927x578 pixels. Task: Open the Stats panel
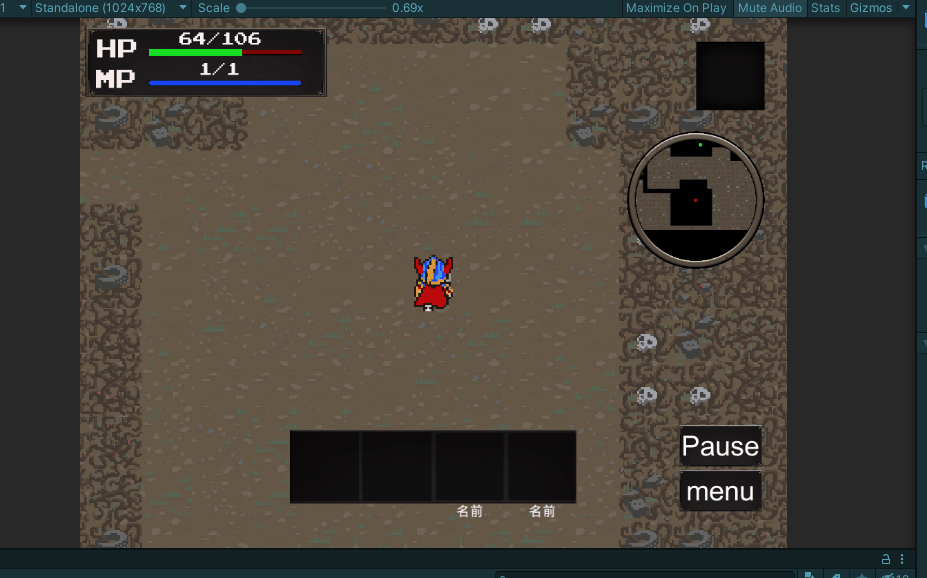pos(825,8)
